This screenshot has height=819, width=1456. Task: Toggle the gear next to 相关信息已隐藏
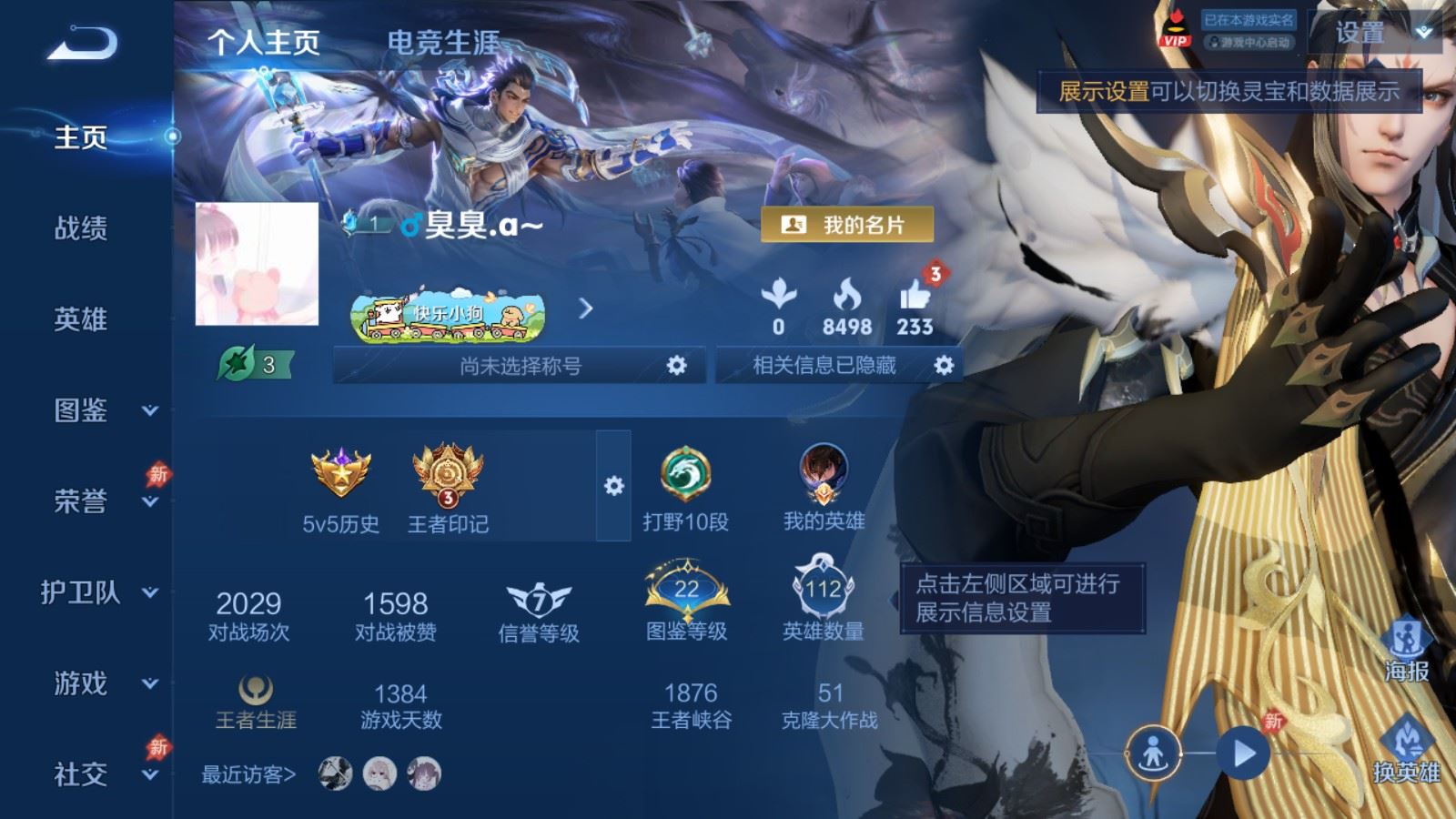coord(945,366)
